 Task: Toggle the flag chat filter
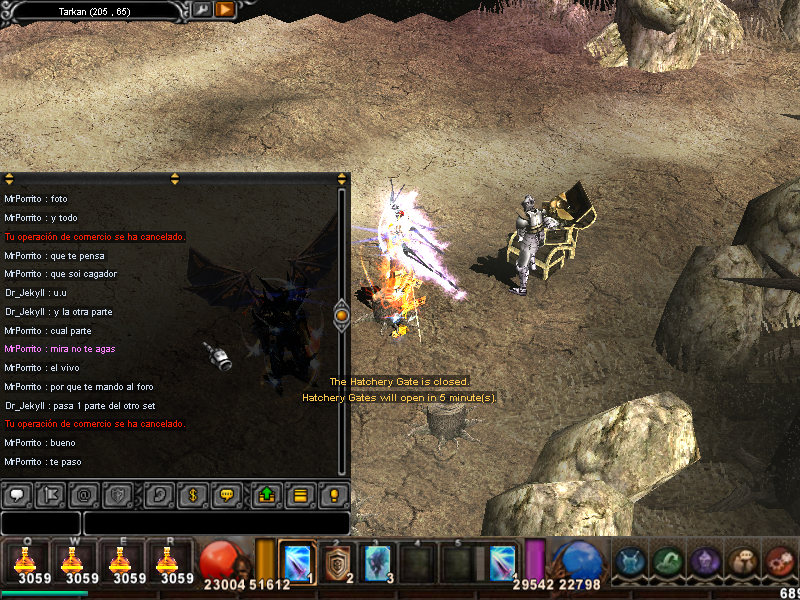pos(51,494)
